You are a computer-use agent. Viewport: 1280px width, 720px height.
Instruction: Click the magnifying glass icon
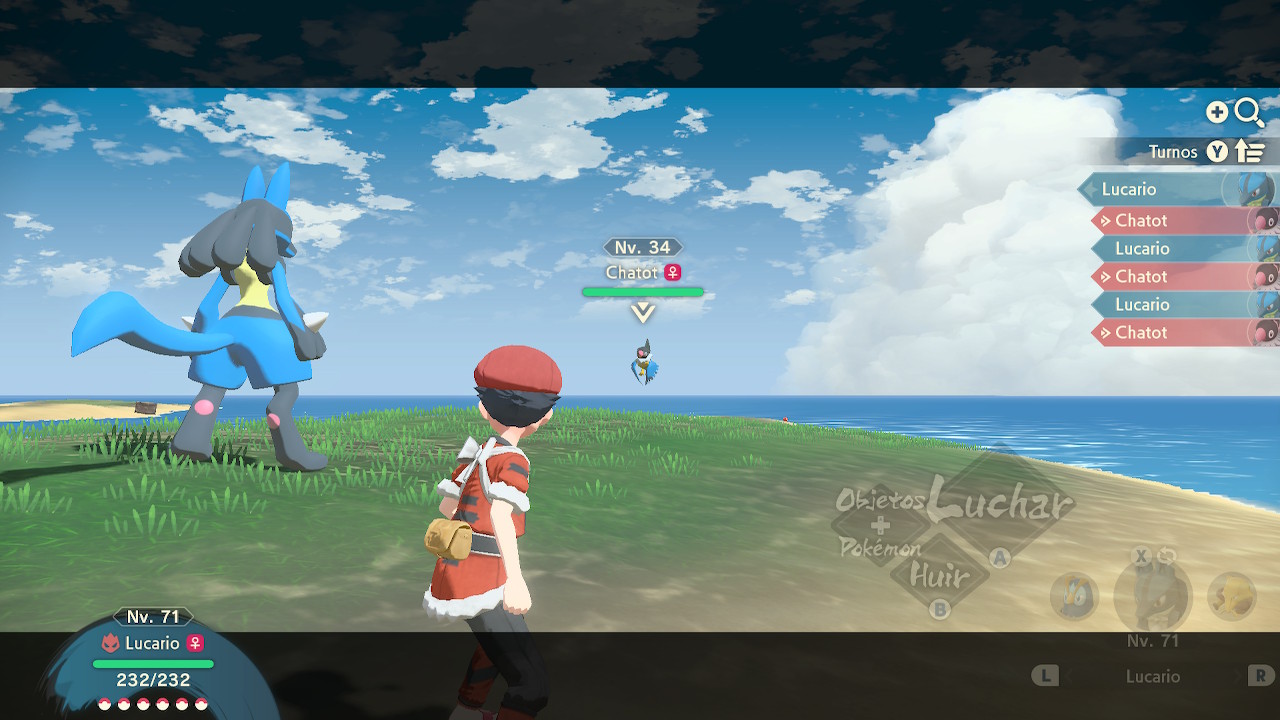[x=1249, y=112]
